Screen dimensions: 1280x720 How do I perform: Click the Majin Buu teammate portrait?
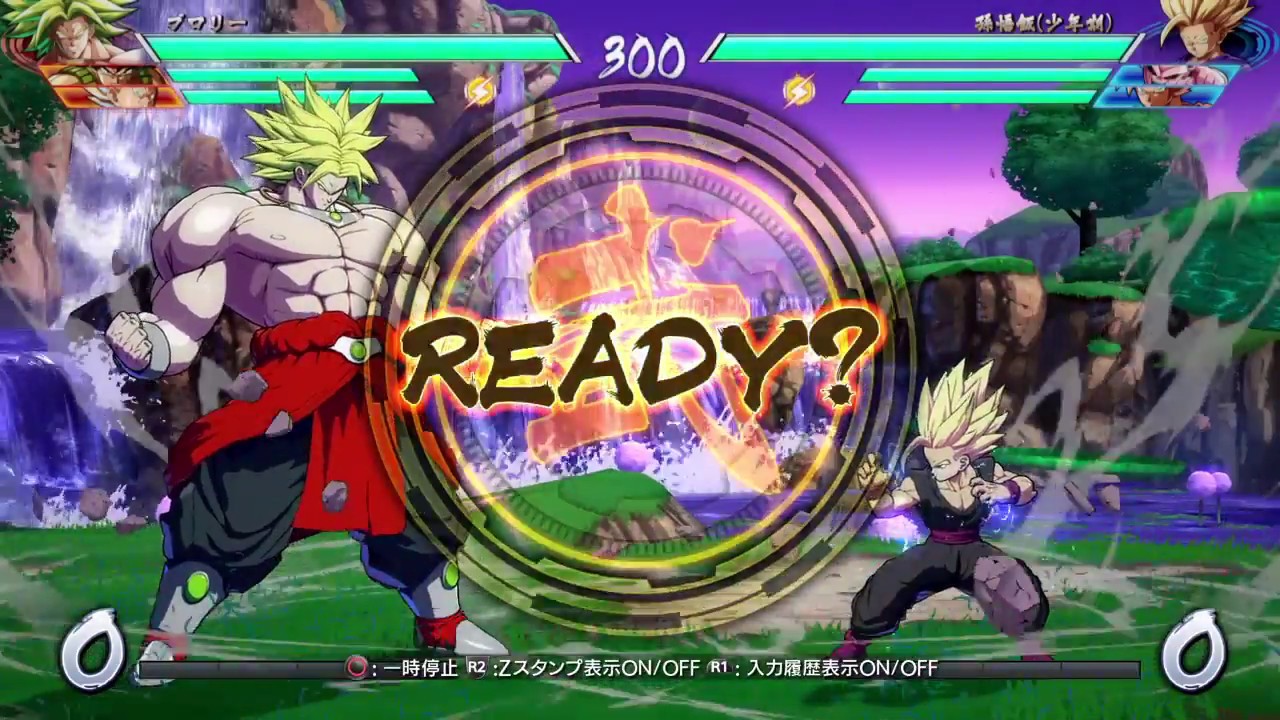(x=1180, y=75)
